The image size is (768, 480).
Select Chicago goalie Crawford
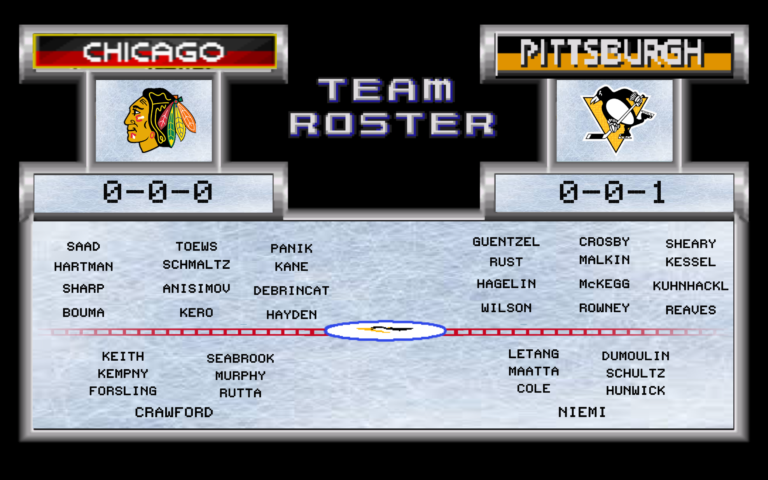pyautogui.click(x=174, y=412)
